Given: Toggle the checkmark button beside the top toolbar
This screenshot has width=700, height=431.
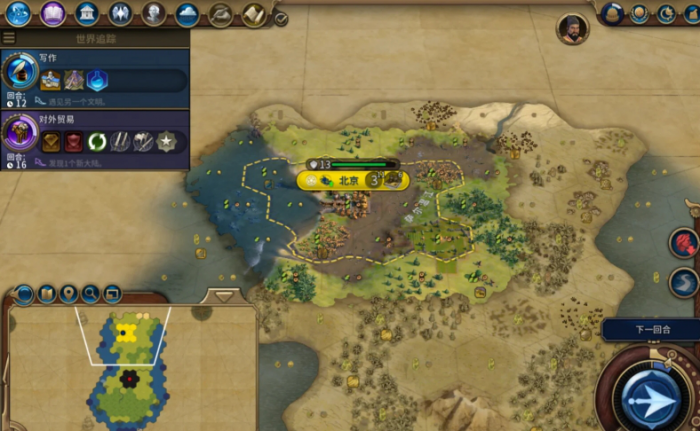Looking at the screenshot, I should [281, 18].
